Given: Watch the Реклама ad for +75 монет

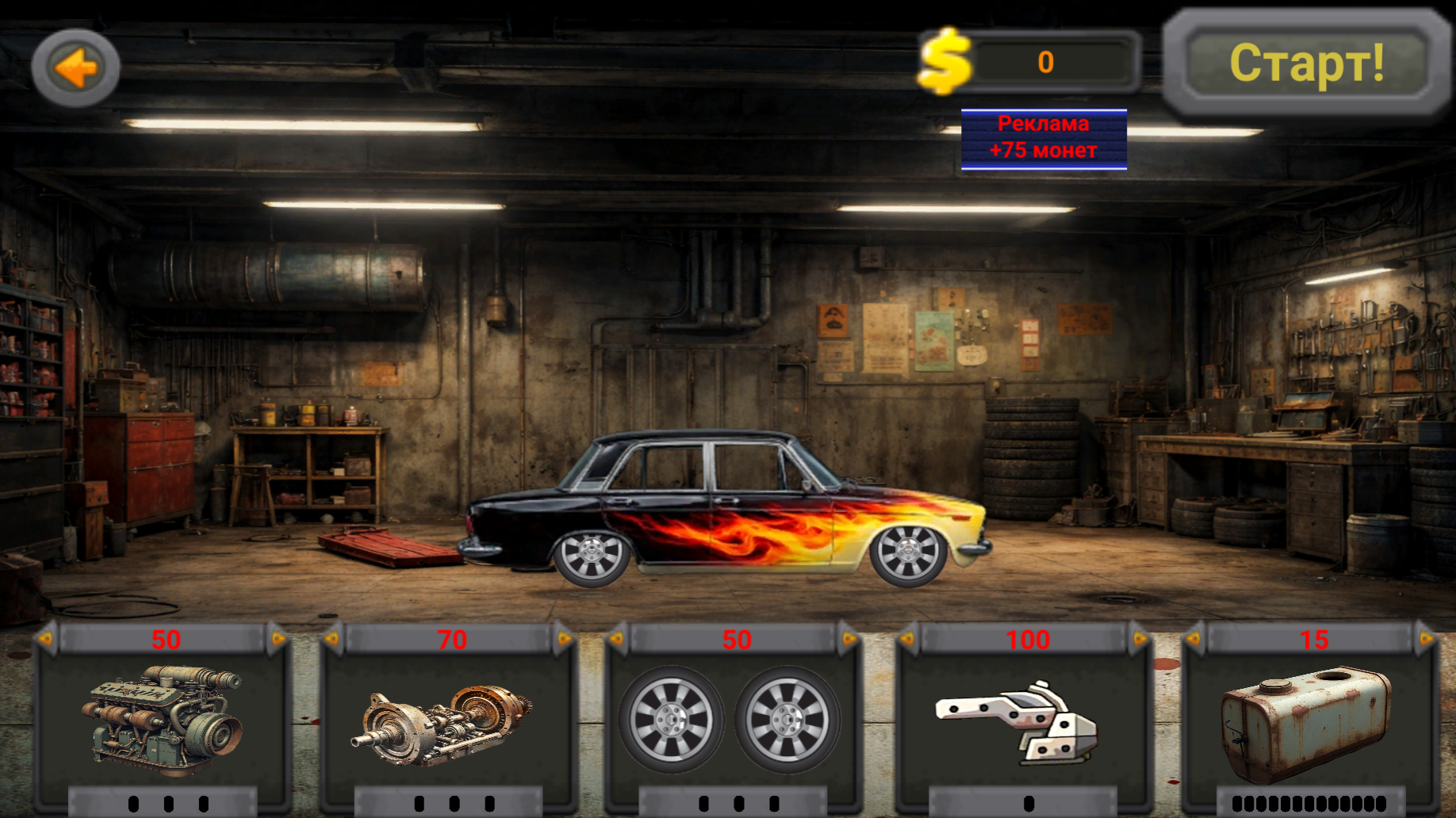Looking at the screenshot, I should [x=1044, y=139].
